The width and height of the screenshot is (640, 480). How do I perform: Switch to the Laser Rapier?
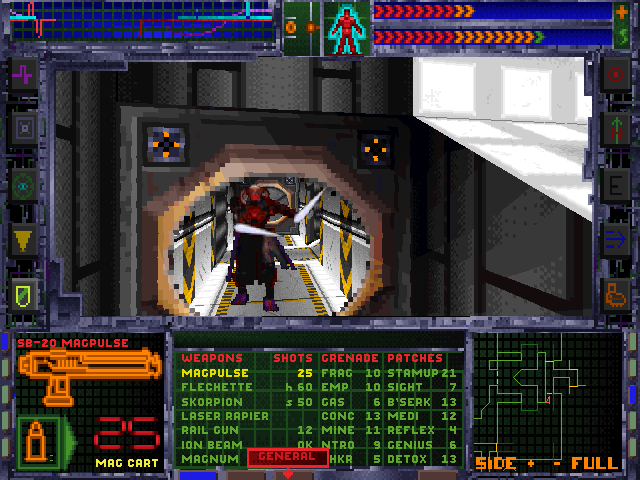(x=225, y=415)
